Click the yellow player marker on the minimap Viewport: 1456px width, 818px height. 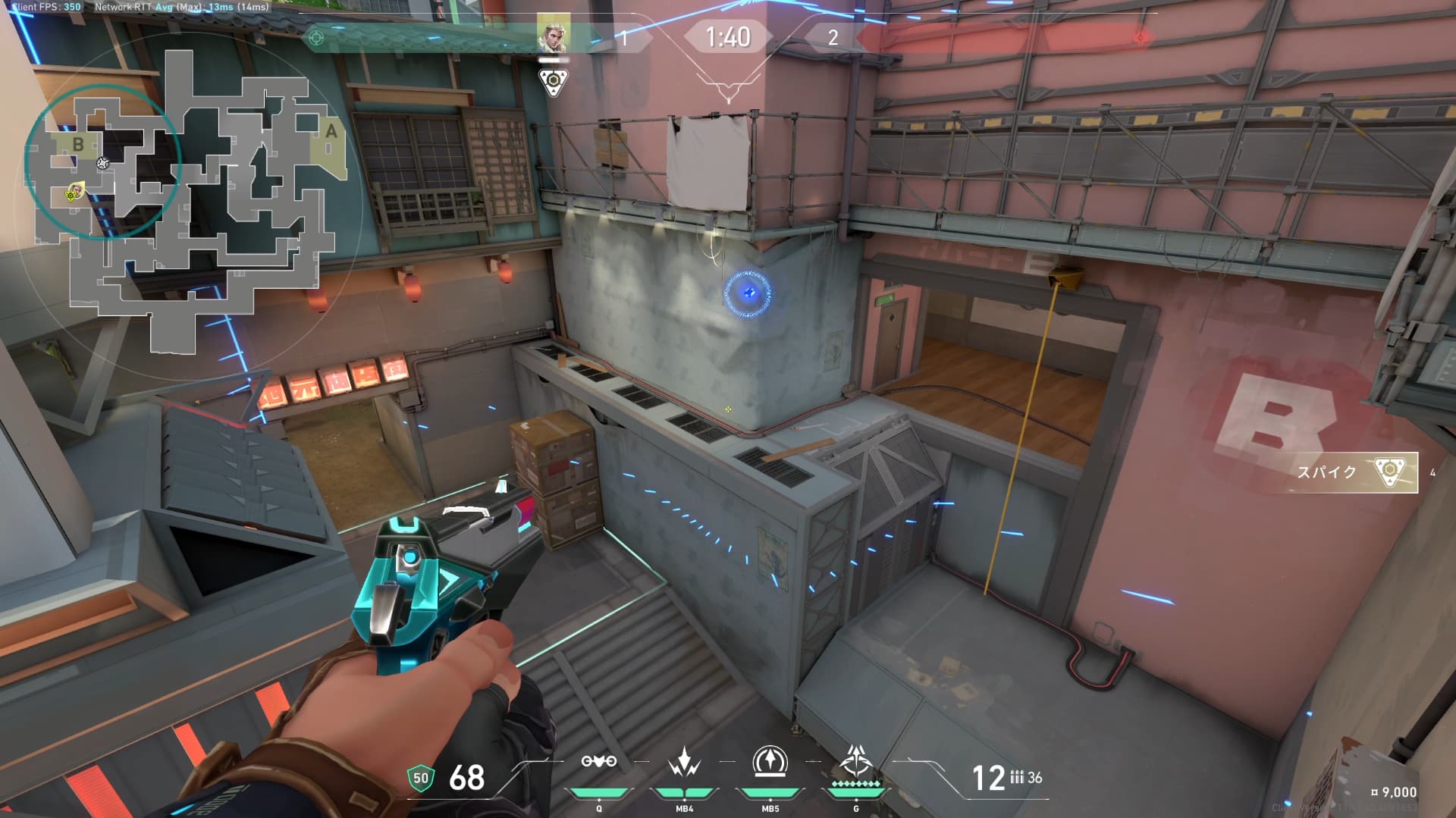pos(74,193)
